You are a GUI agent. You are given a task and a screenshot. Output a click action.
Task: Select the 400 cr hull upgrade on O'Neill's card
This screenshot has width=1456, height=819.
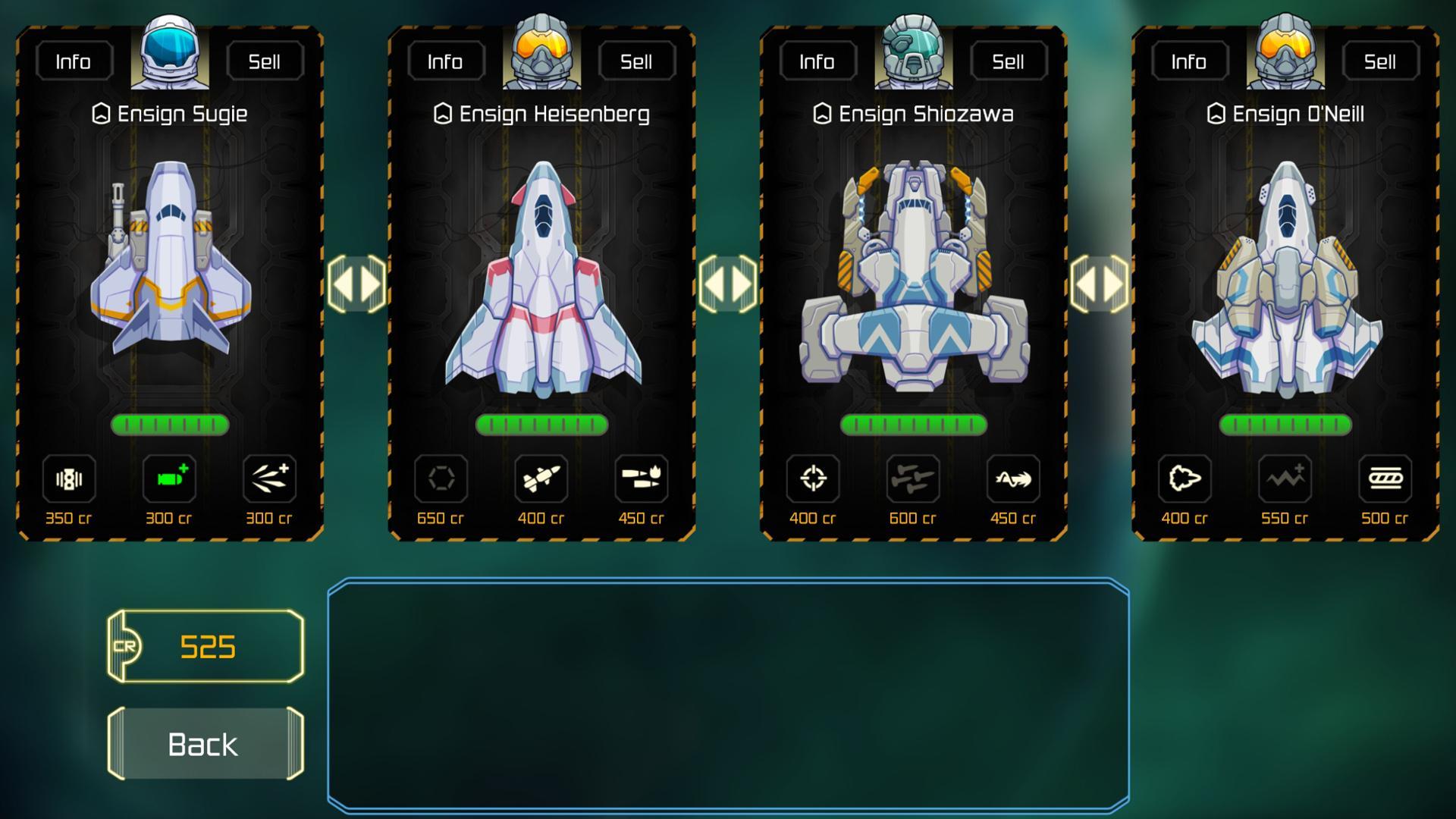click(1185, 479)
